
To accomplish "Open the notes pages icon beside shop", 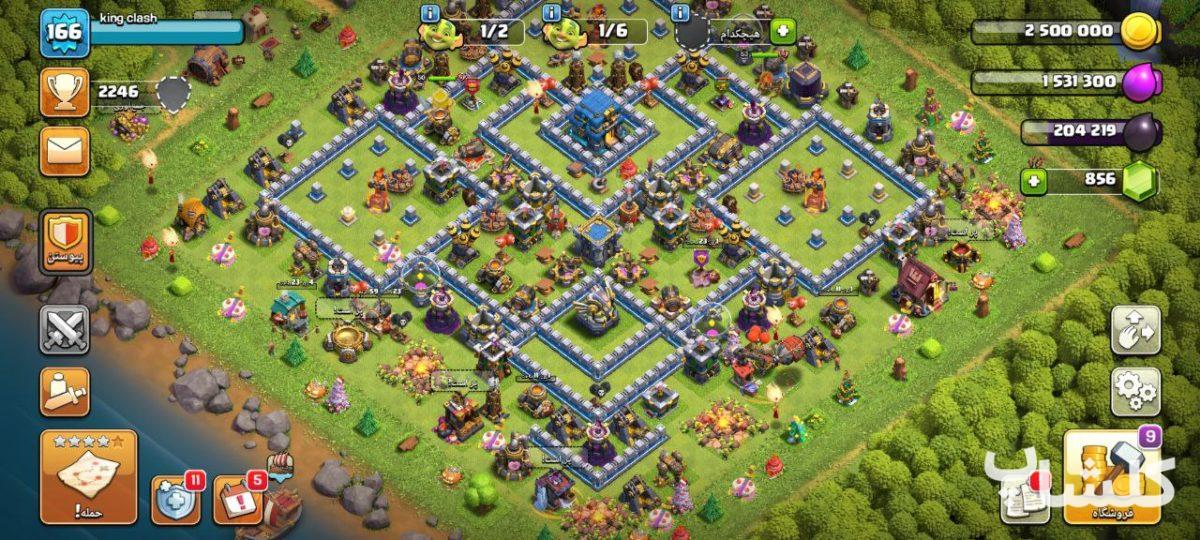I will point(1024,497).
